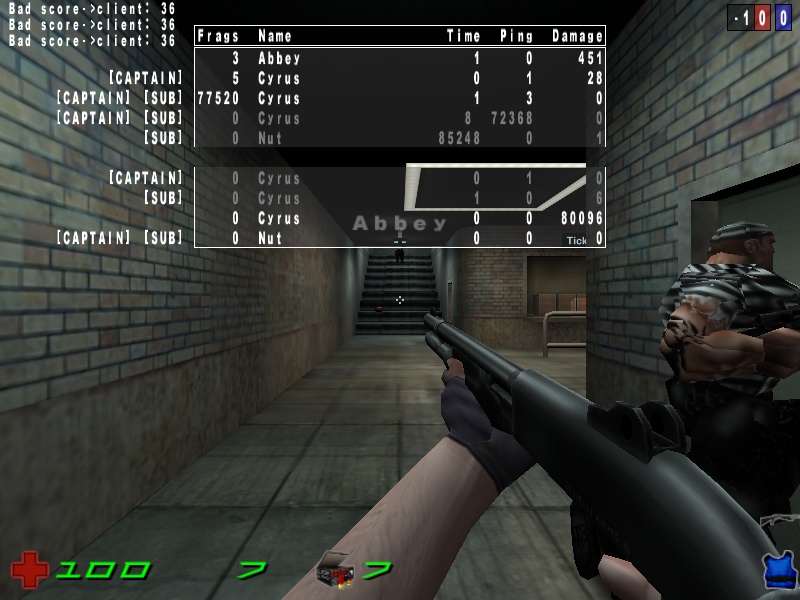
Task: Select the Cyrus row with 5 frags
Action: 400,78
